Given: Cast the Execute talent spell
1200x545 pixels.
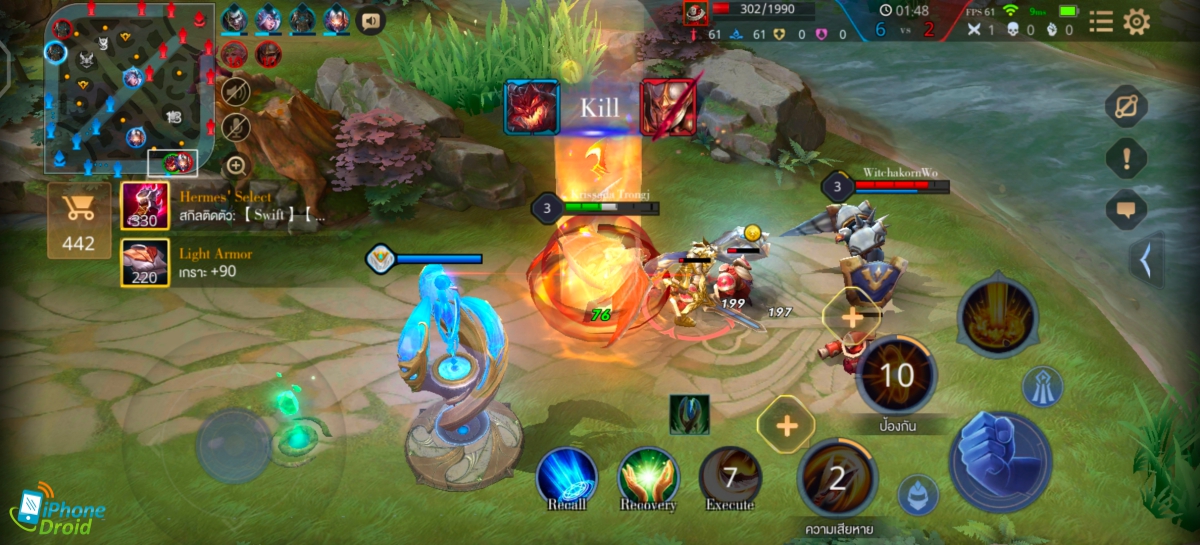Looking at the screenshot, I should click(729, 476).
